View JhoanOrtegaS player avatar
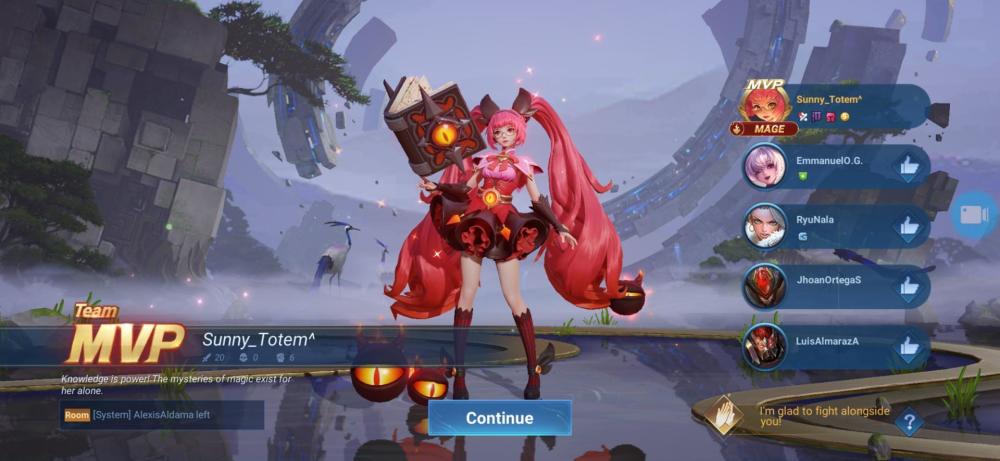Image resolution: width=1000 pixels, height=461 pixels. (x=765, y=287)
